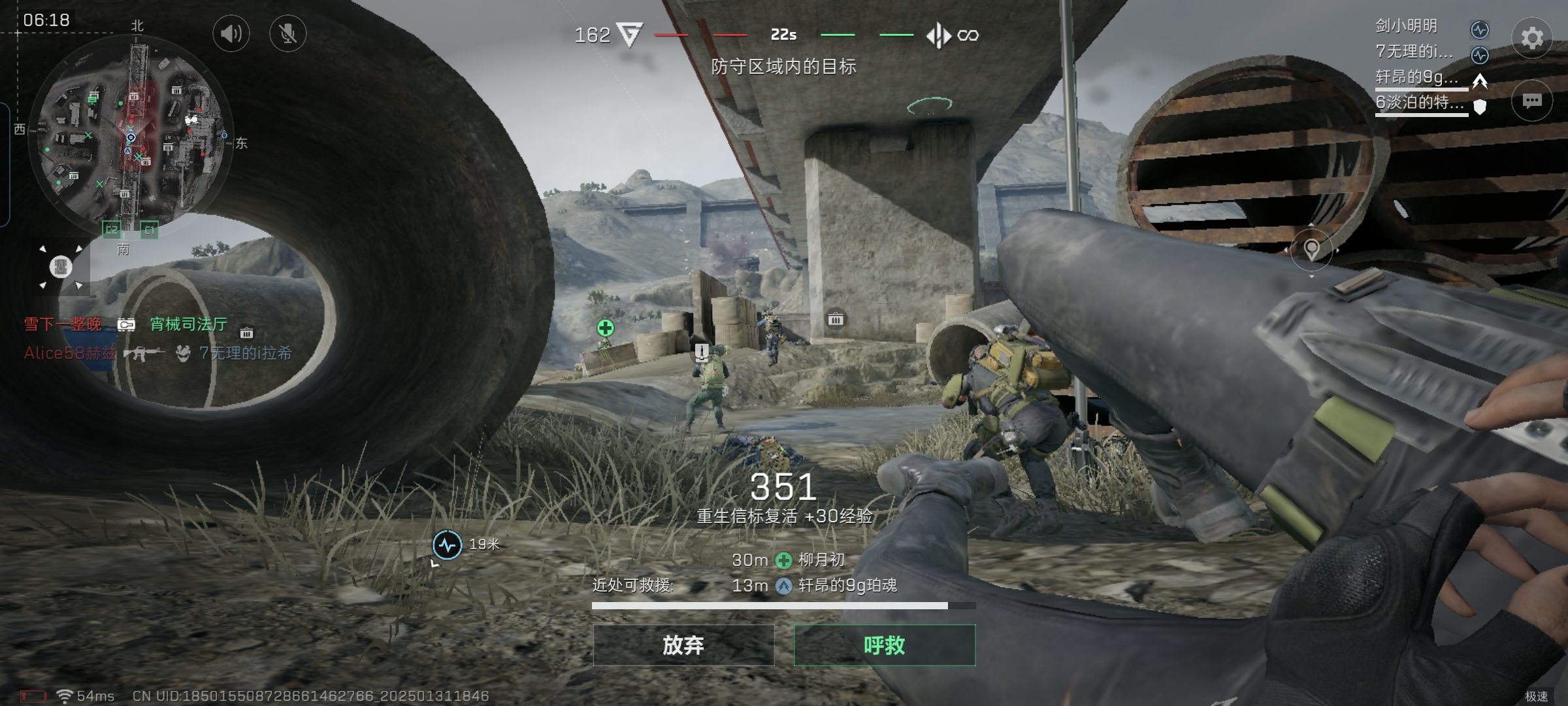
Task: Open the chat bubble panel
Action: pyautogui.click(x=1531, y=101)
